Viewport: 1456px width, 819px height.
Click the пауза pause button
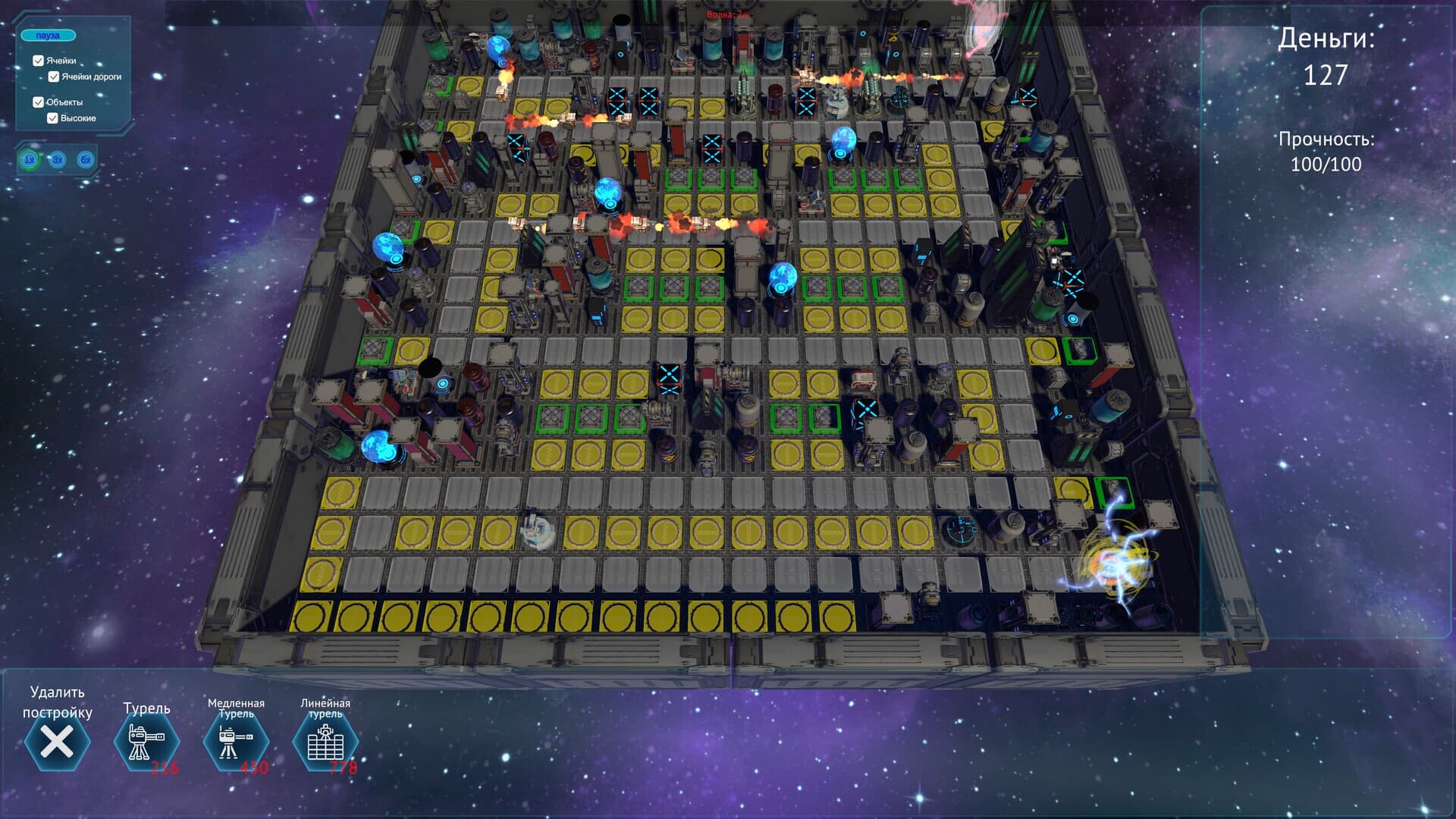48,36
